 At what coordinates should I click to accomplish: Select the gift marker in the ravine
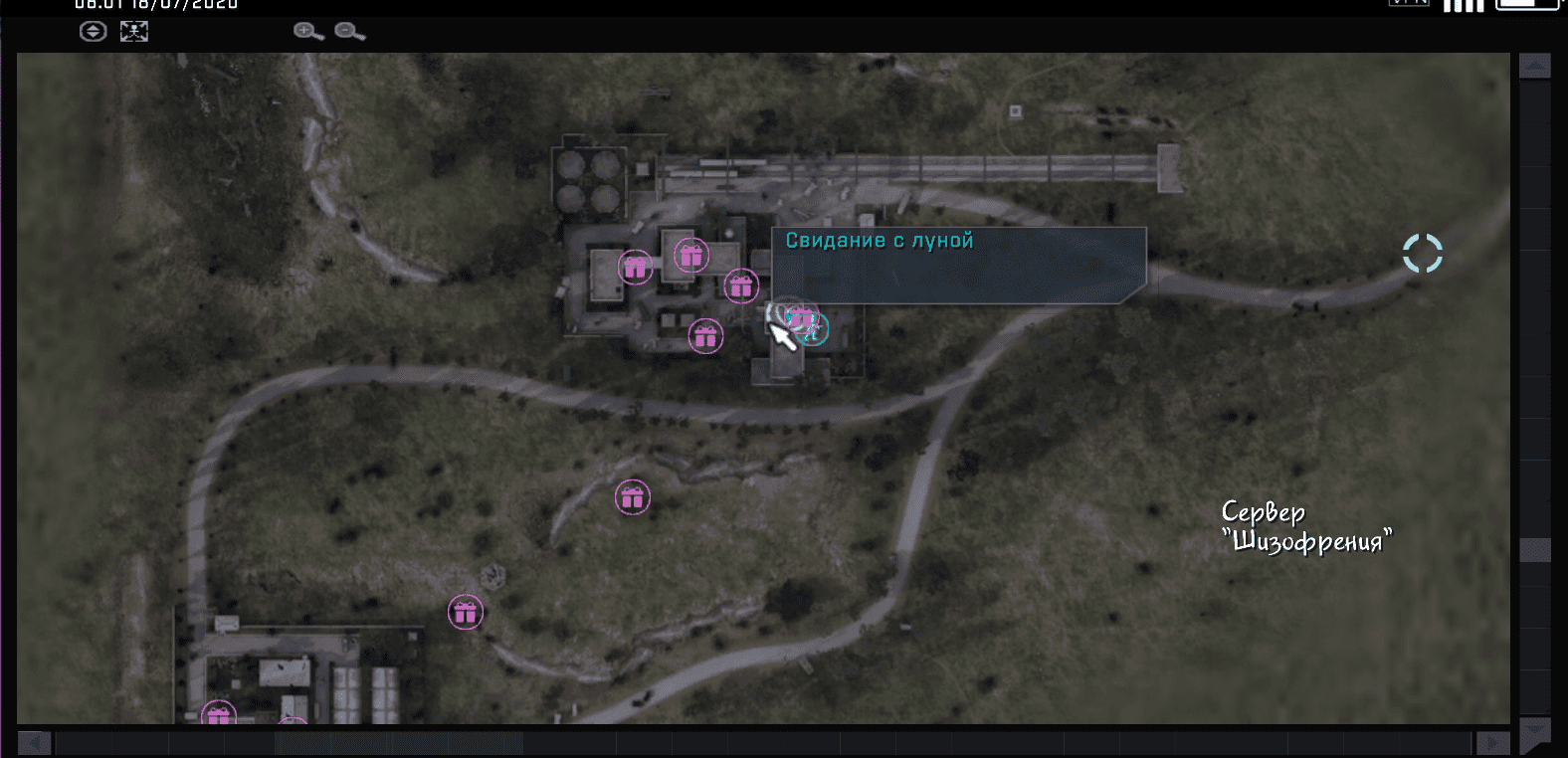click(x=632, y=497)
